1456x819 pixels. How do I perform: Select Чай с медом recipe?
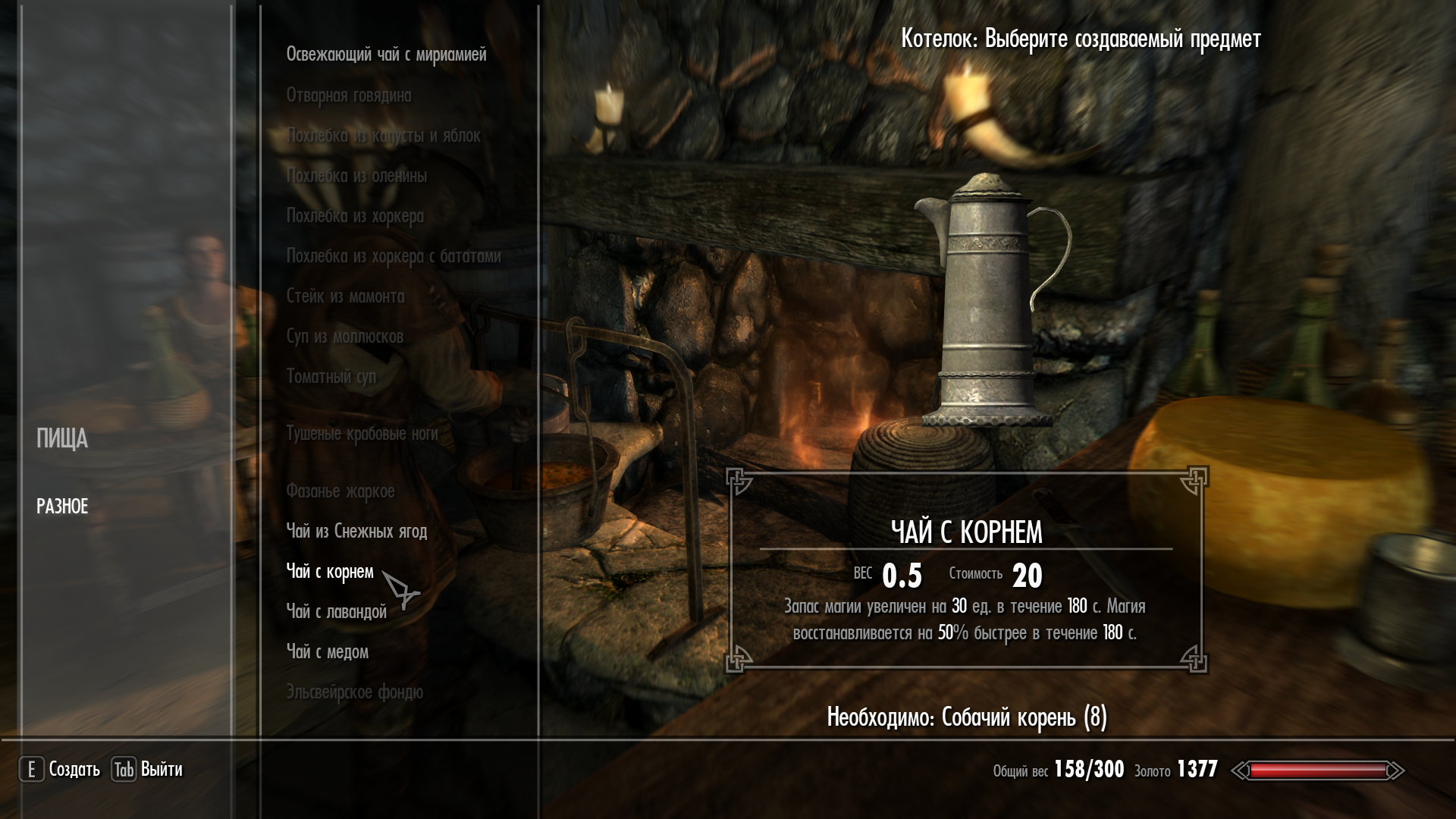[x=327, y=652]
